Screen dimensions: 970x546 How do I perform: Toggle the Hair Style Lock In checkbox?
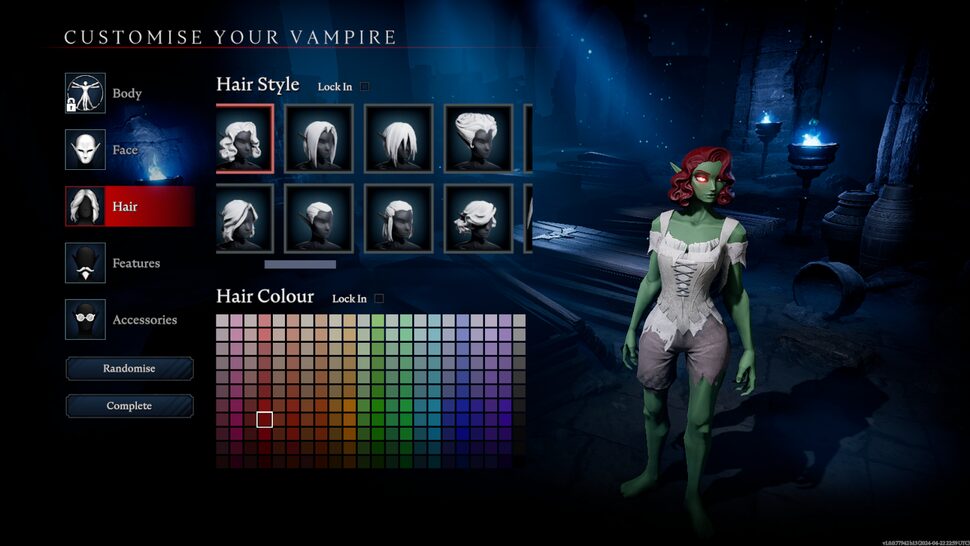pos(365,87)
